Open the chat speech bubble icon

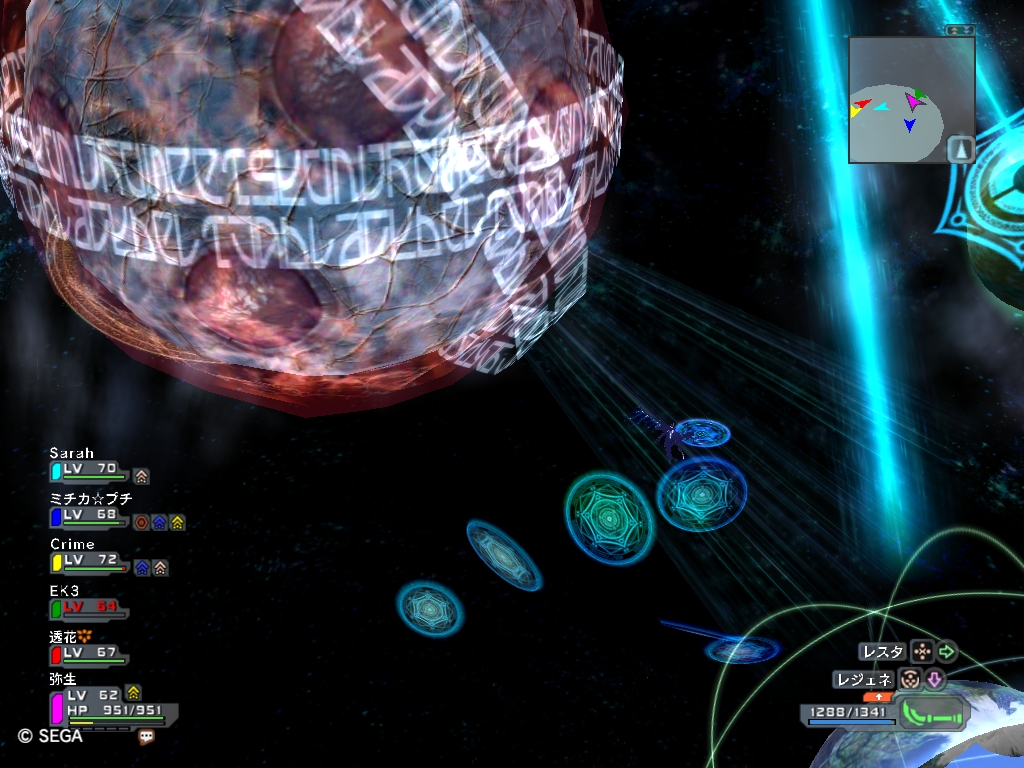[147, 737]
